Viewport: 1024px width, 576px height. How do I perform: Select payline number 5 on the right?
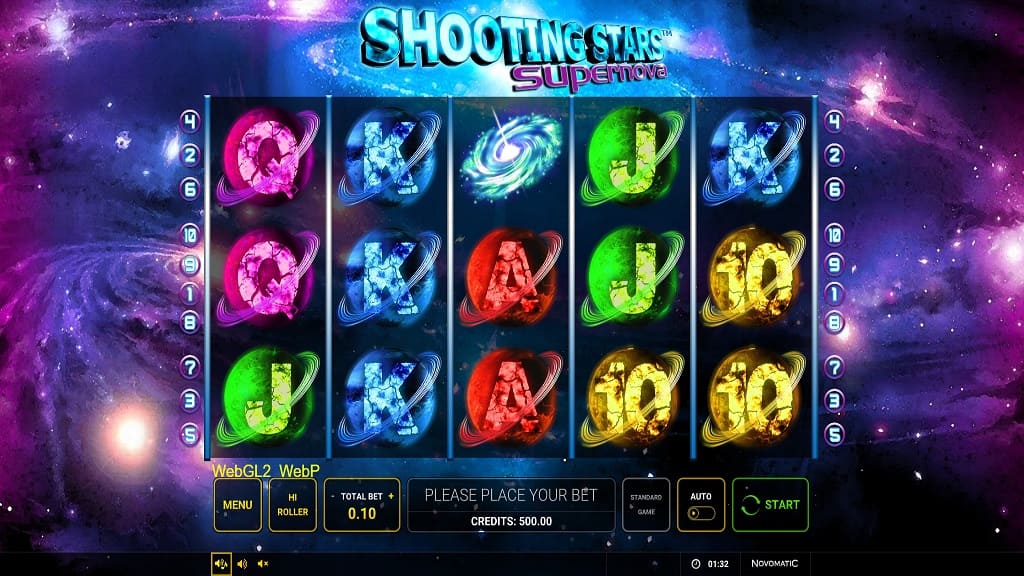tap(834, 435)
